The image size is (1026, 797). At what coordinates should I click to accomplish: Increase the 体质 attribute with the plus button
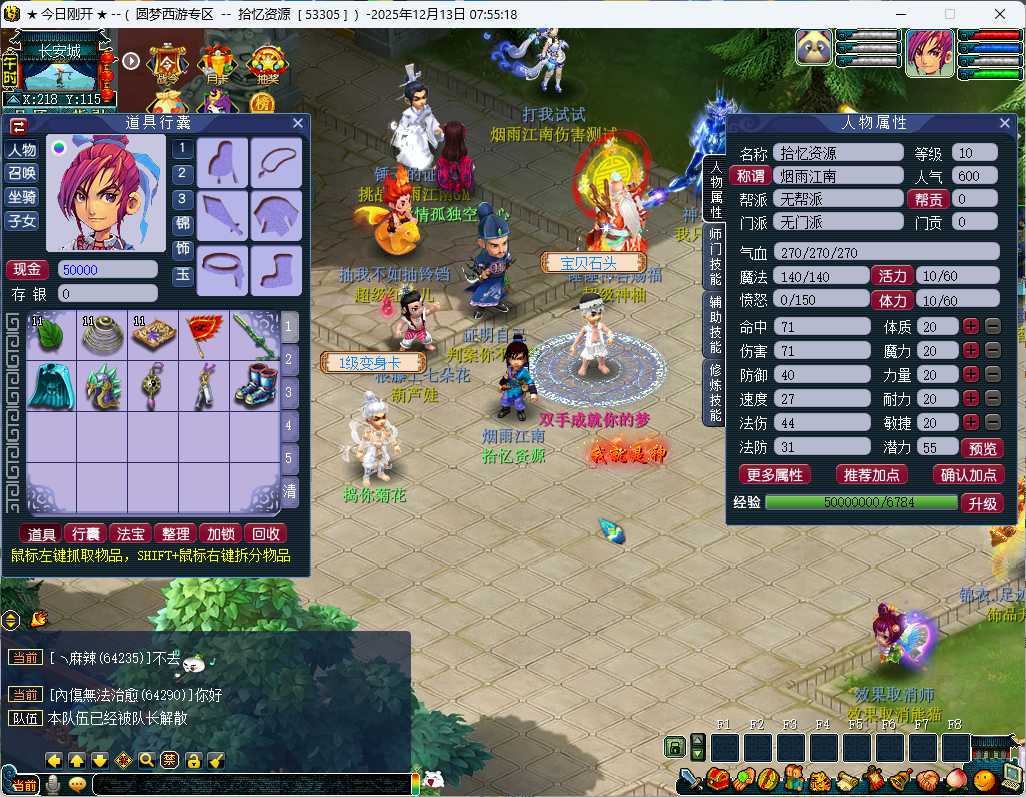pos(971,326)
